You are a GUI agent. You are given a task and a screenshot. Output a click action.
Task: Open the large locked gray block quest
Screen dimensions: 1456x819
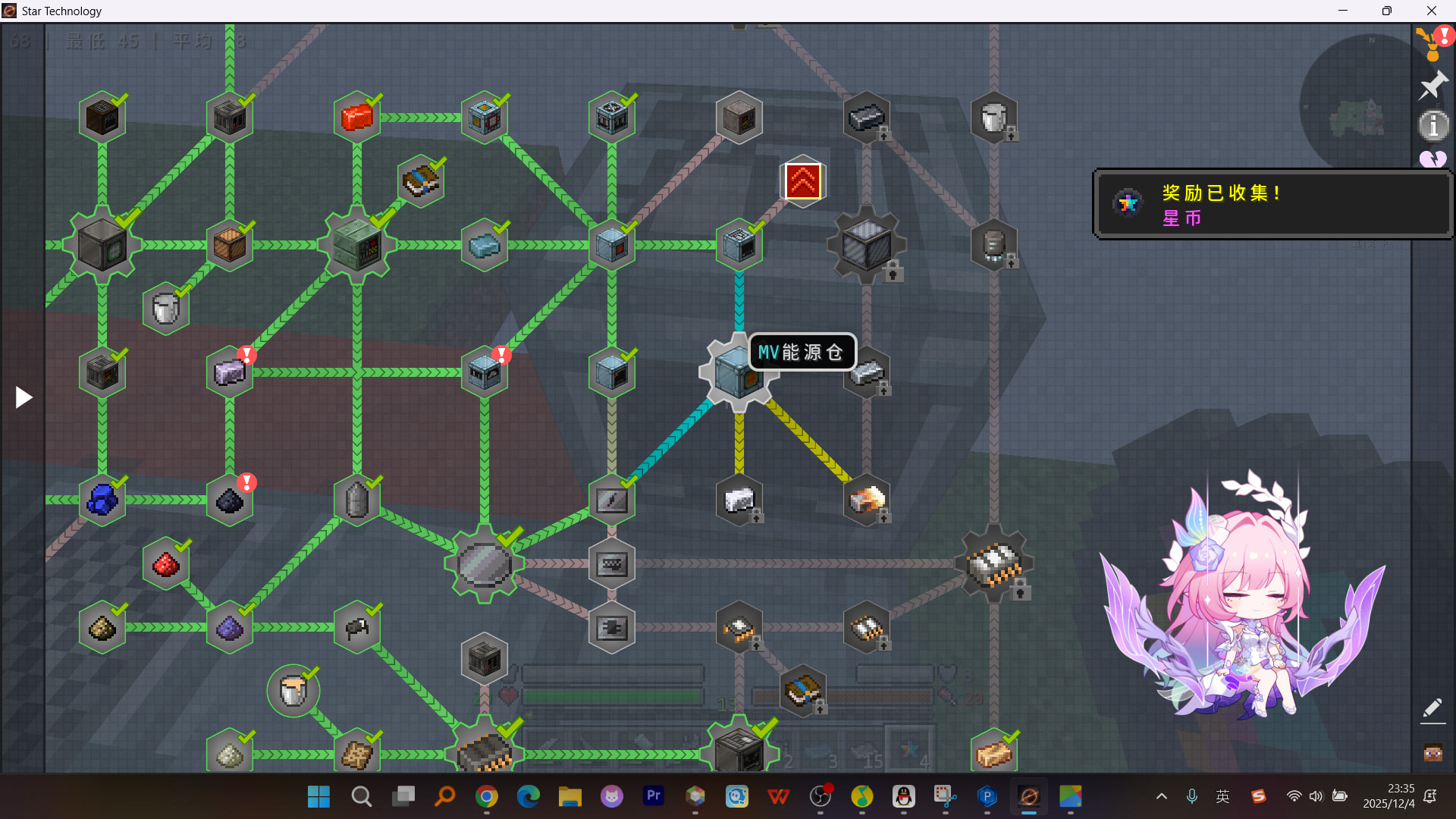pyautogui.click(x=867, y=245)
